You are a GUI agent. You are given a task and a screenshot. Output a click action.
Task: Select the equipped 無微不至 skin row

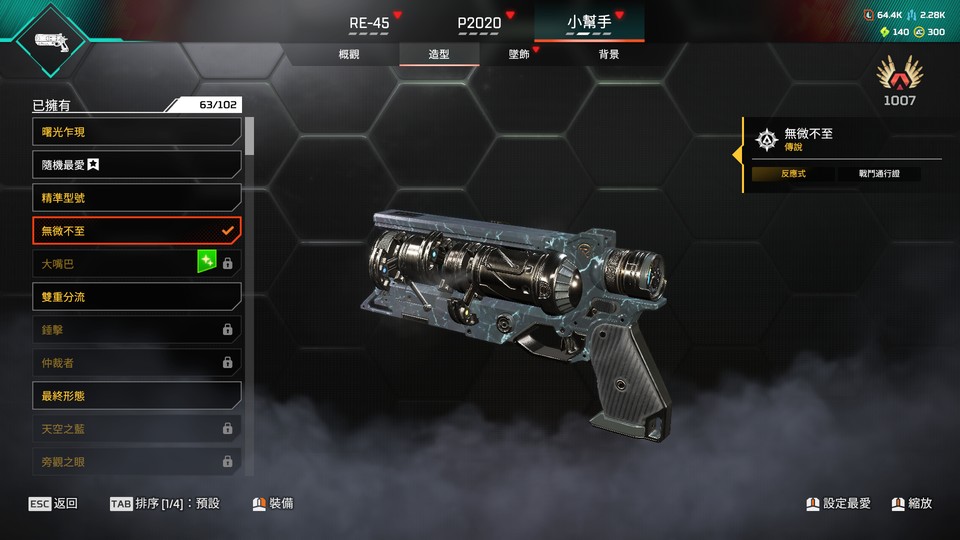click(x=137, y=231)
